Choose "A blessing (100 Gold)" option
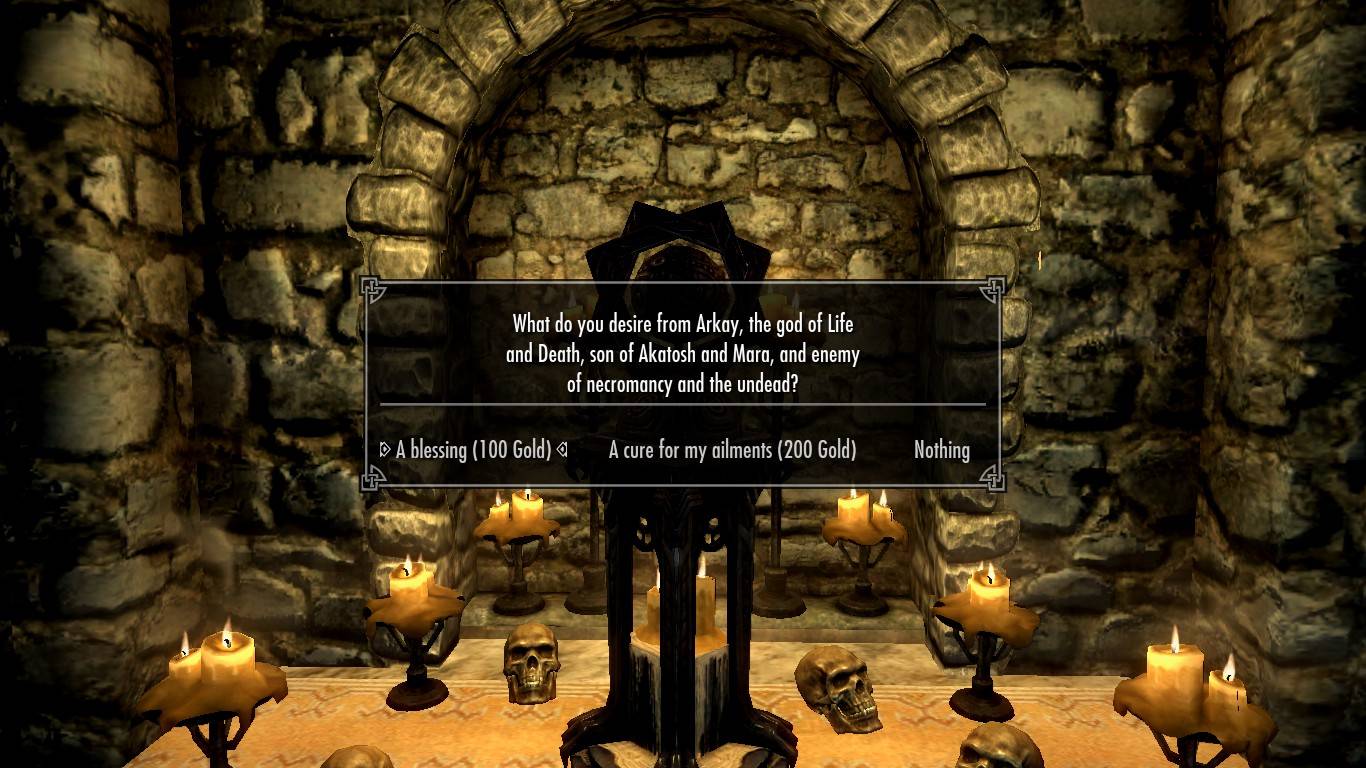This screenshot has height=768, width=1366. pyautogui.click(x=474, y=450)
